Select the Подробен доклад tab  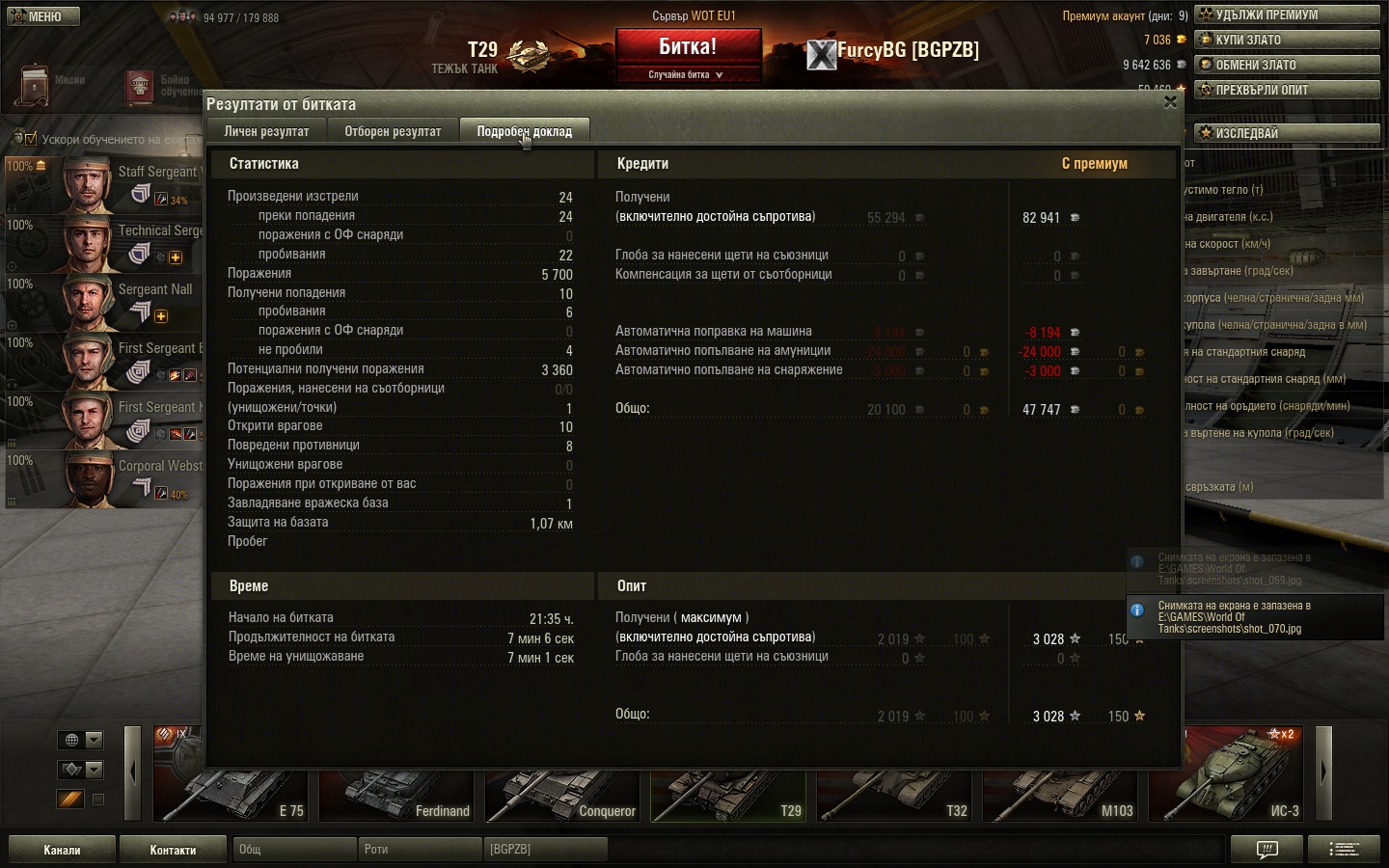click(x=524, y=131)
